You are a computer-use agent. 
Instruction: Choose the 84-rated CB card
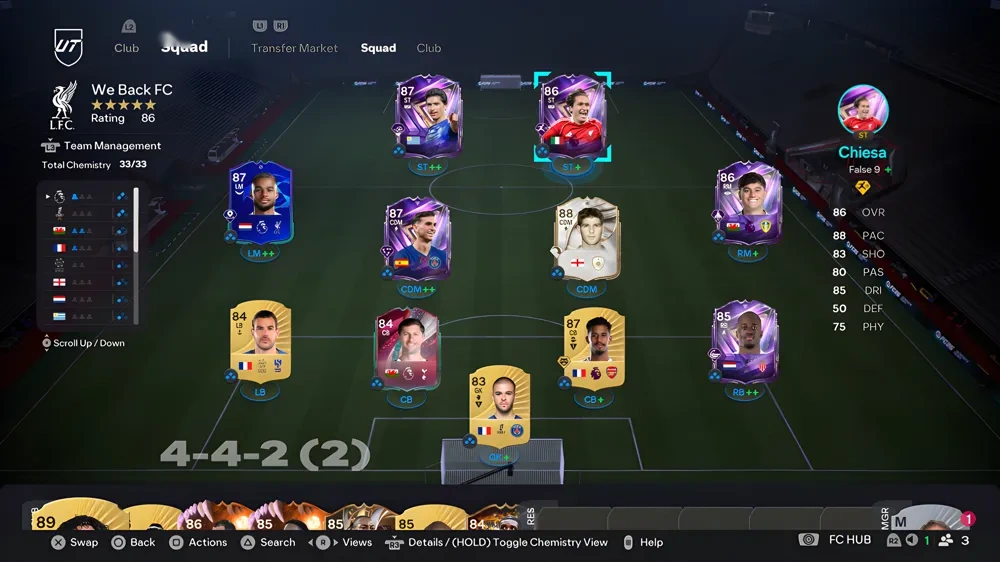point(406,352)
